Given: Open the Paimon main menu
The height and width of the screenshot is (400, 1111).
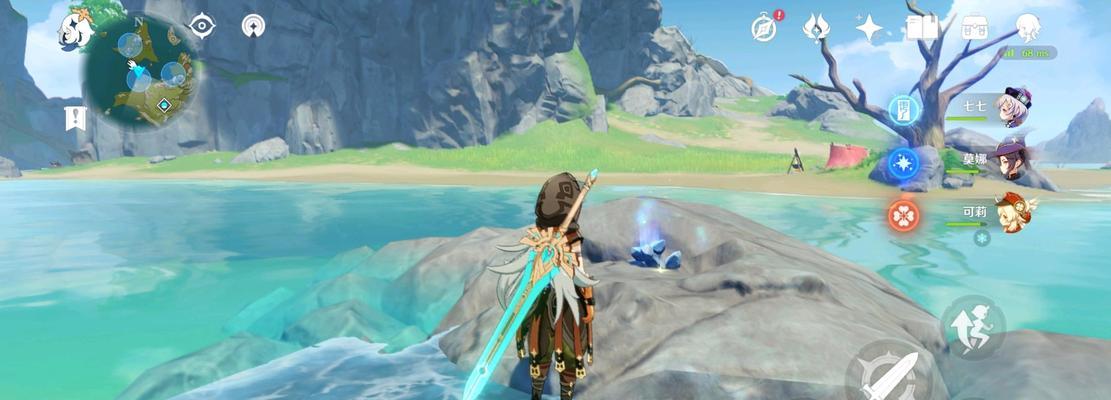Looking at the screenshot, I should (x=77, y=30).
